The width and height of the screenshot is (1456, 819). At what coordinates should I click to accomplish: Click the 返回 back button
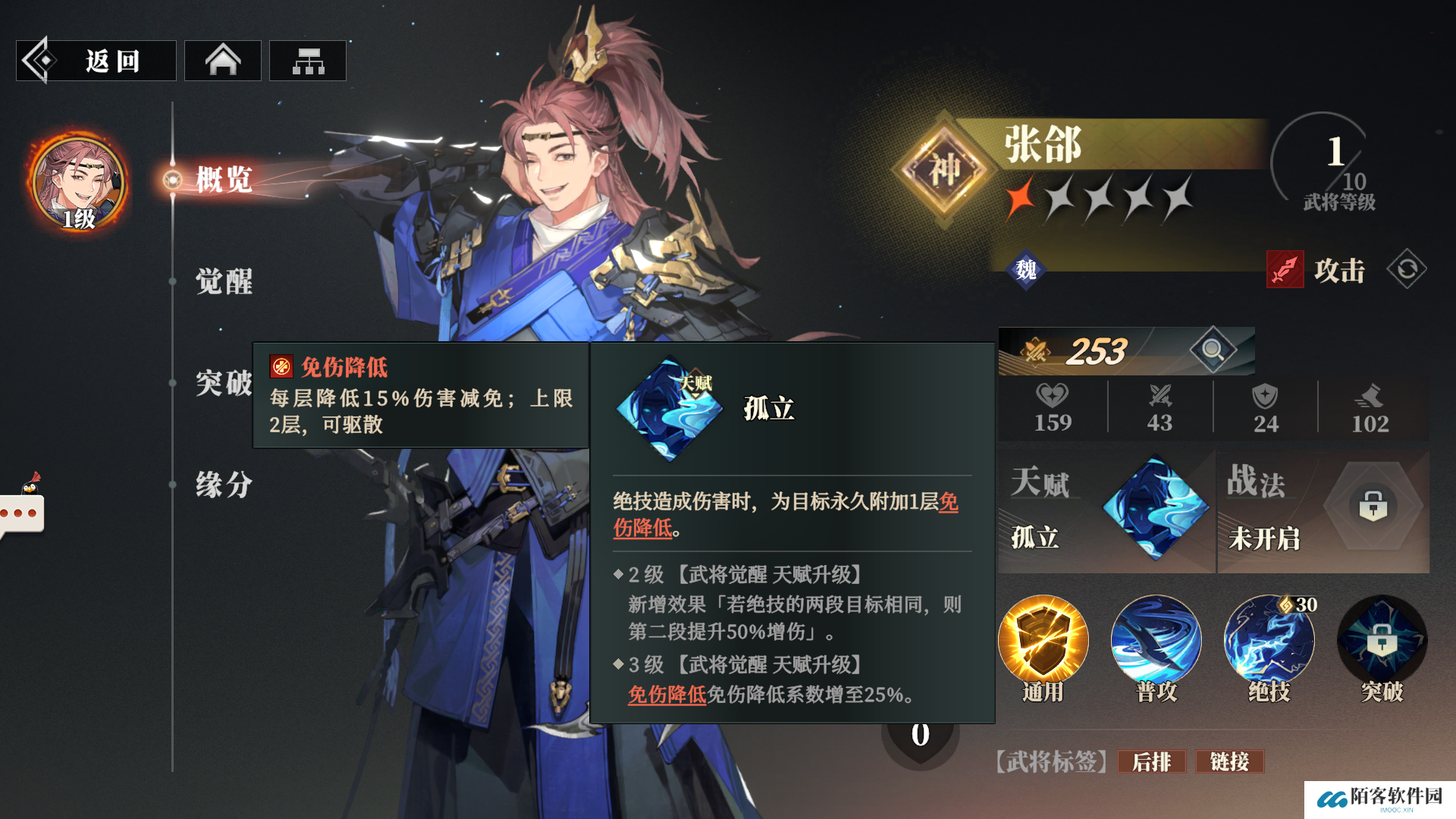[96, 61]
